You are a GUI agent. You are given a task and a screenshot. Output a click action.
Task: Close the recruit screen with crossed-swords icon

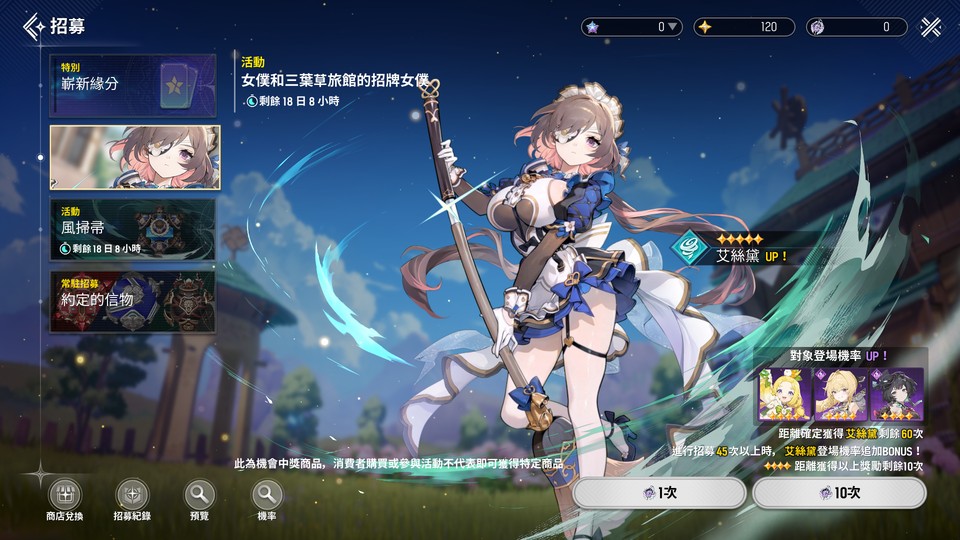point(931,27)
